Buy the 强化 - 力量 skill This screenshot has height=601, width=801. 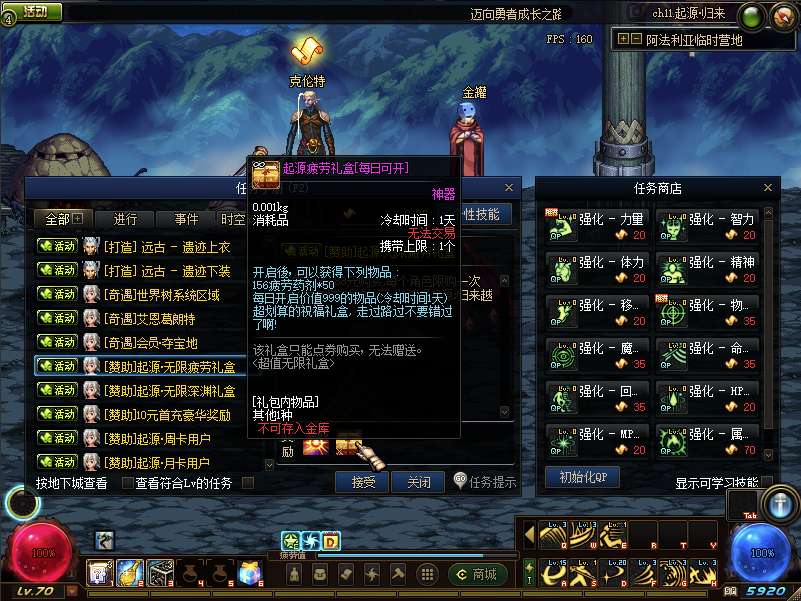tap(596, 225)
